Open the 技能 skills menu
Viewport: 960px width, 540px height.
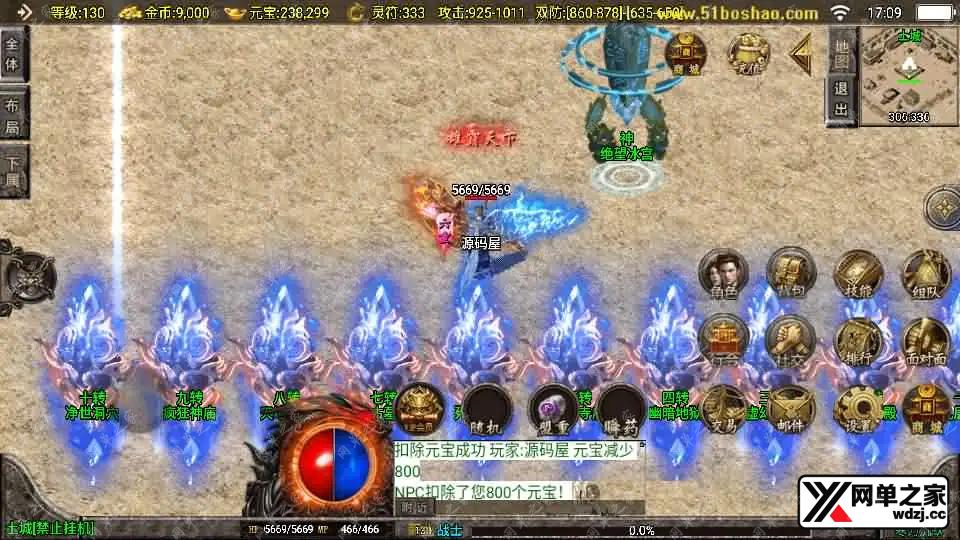click(x=857, y=275)
